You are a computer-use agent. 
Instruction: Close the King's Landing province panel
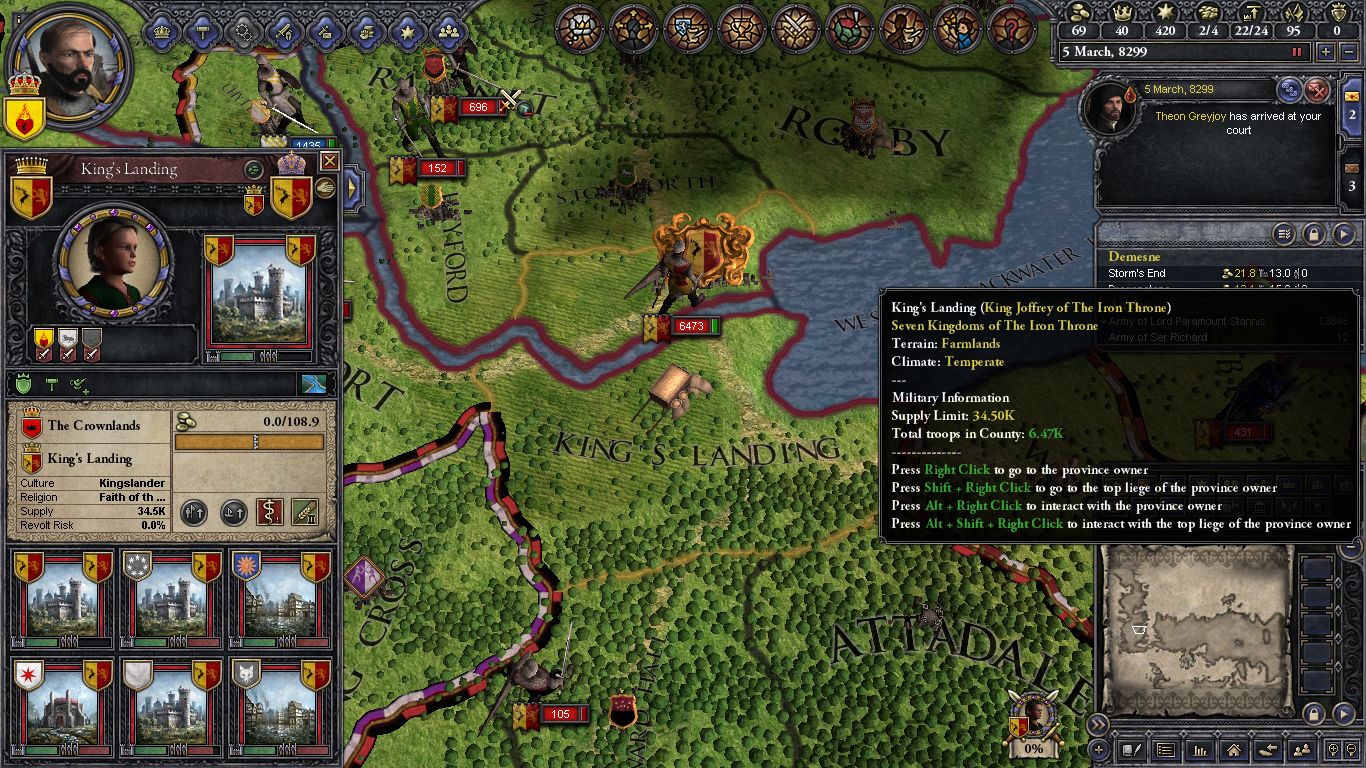pyautogui.click(x=329, y=161)
